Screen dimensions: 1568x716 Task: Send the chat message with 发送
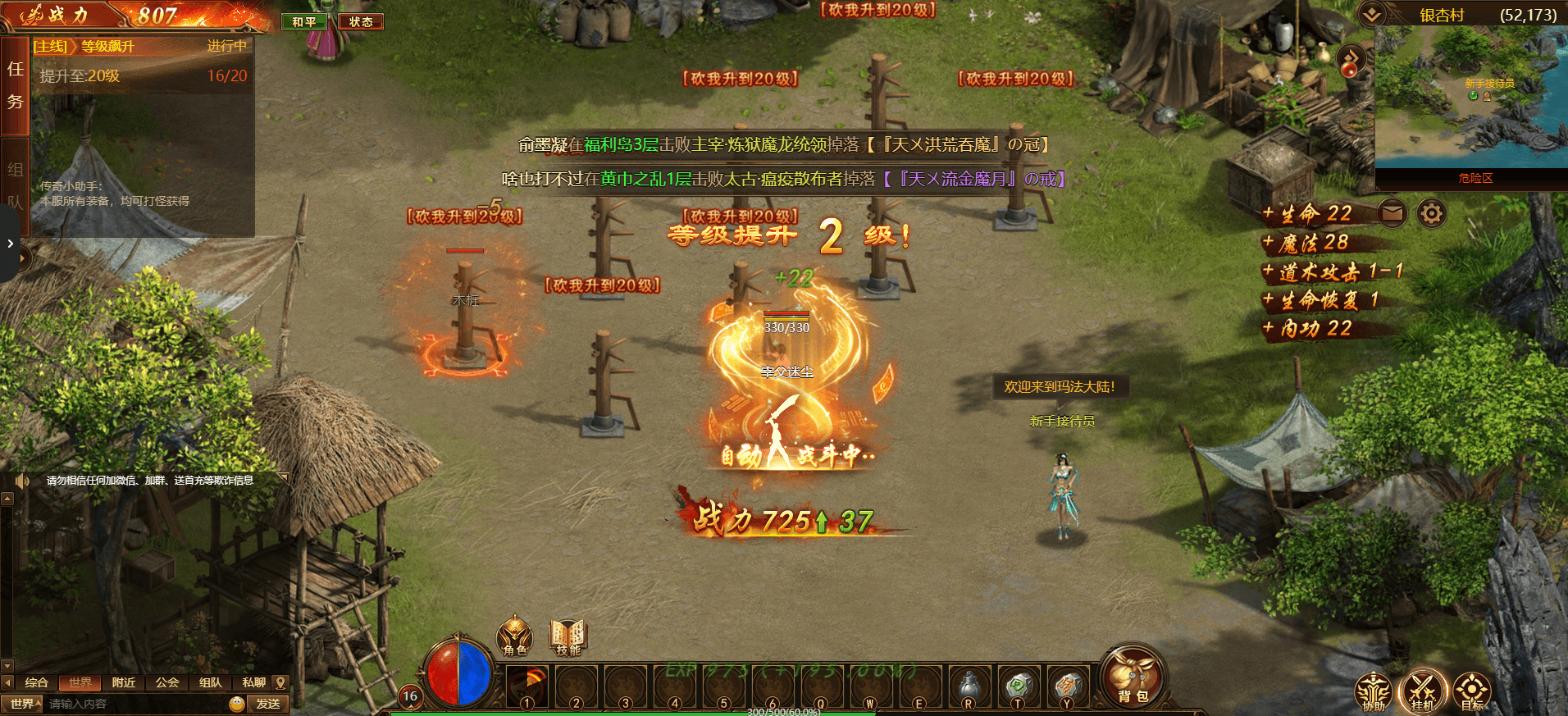268,704
